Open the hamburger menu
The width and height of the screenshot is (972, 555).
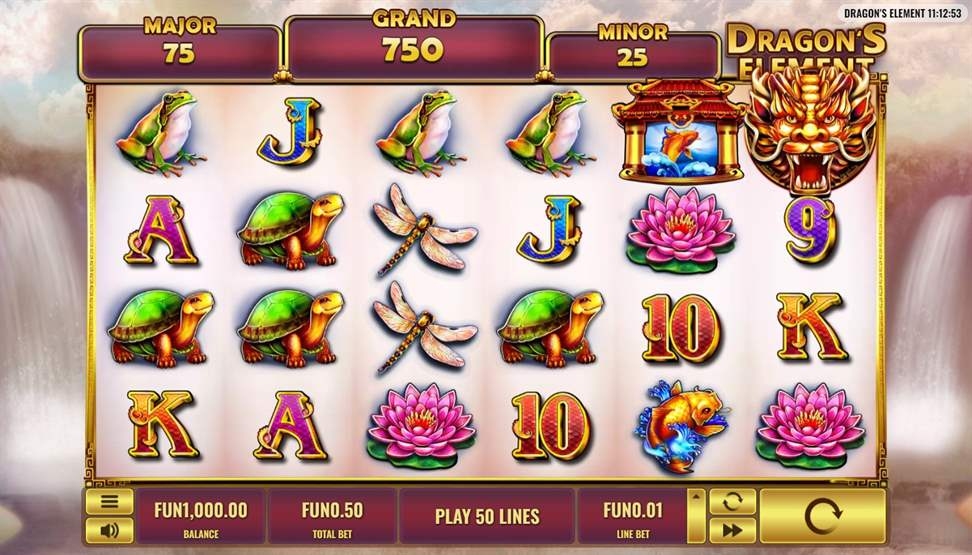point(110,502)
